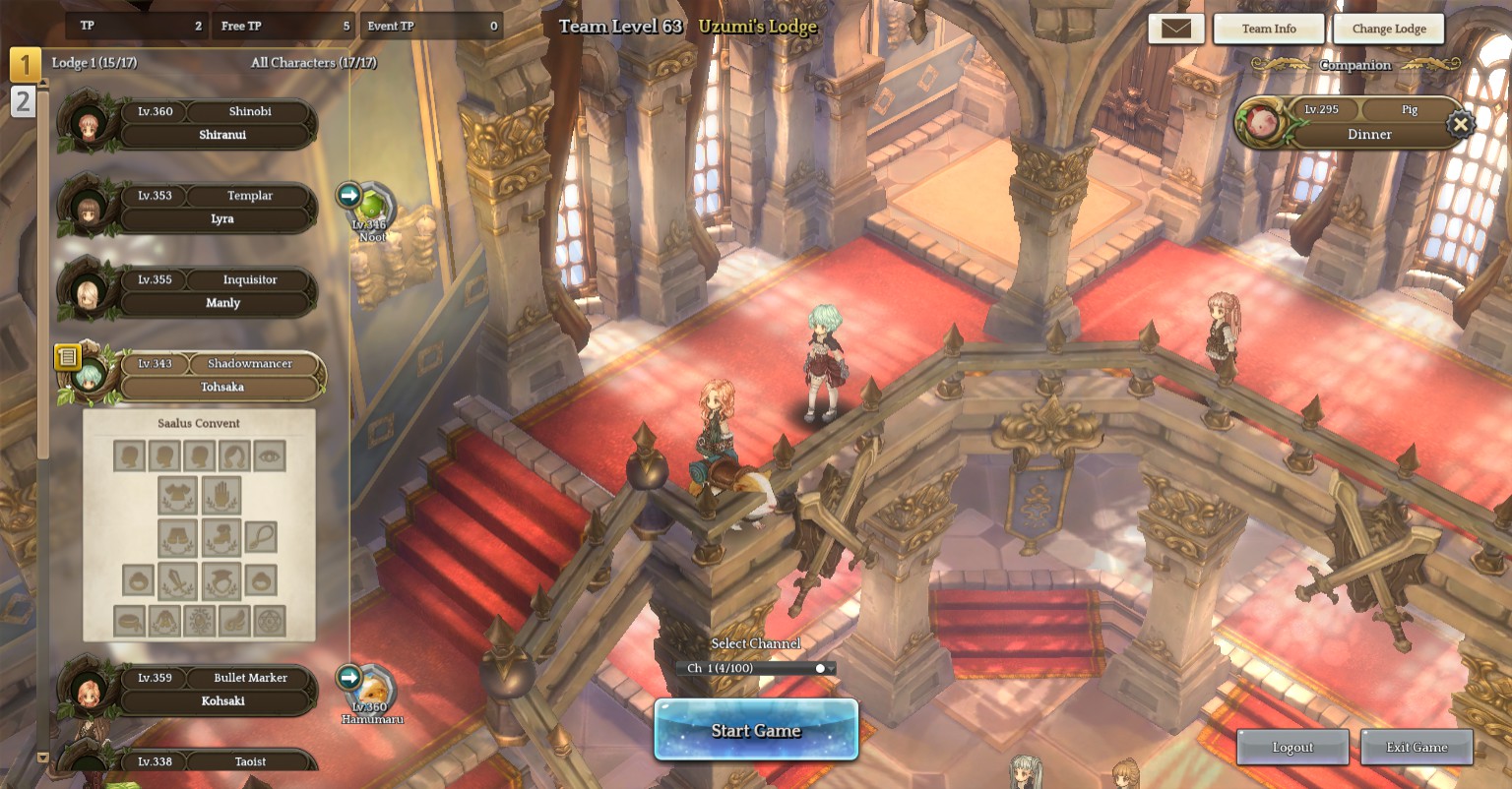Screen dimensions: 1512x789
Task: Remove the Dinner pig companion
Action: 1461,124
